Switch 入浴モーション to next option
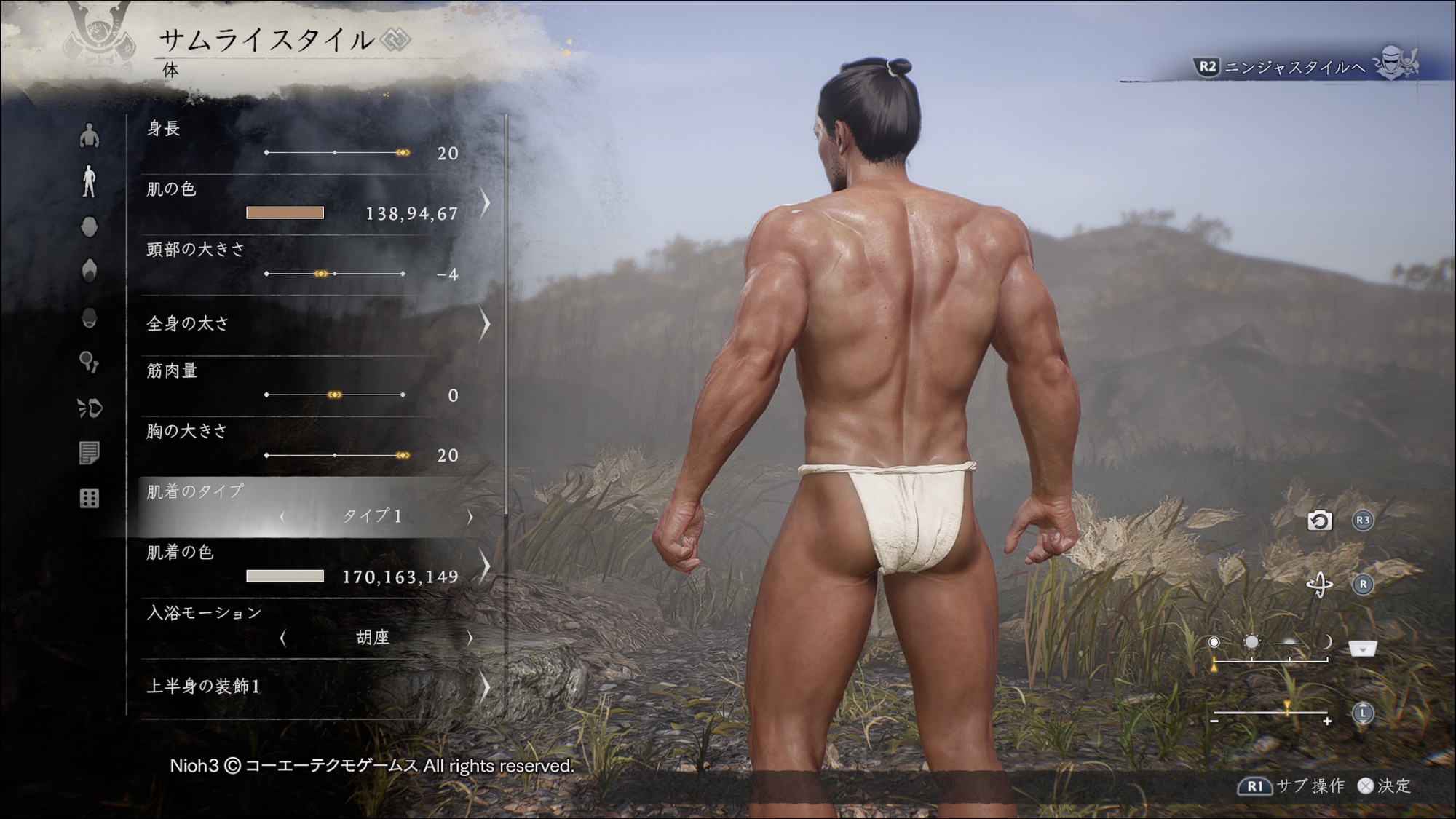Image resolution: width=1456 pixels, height=819 pixels. 470,638
